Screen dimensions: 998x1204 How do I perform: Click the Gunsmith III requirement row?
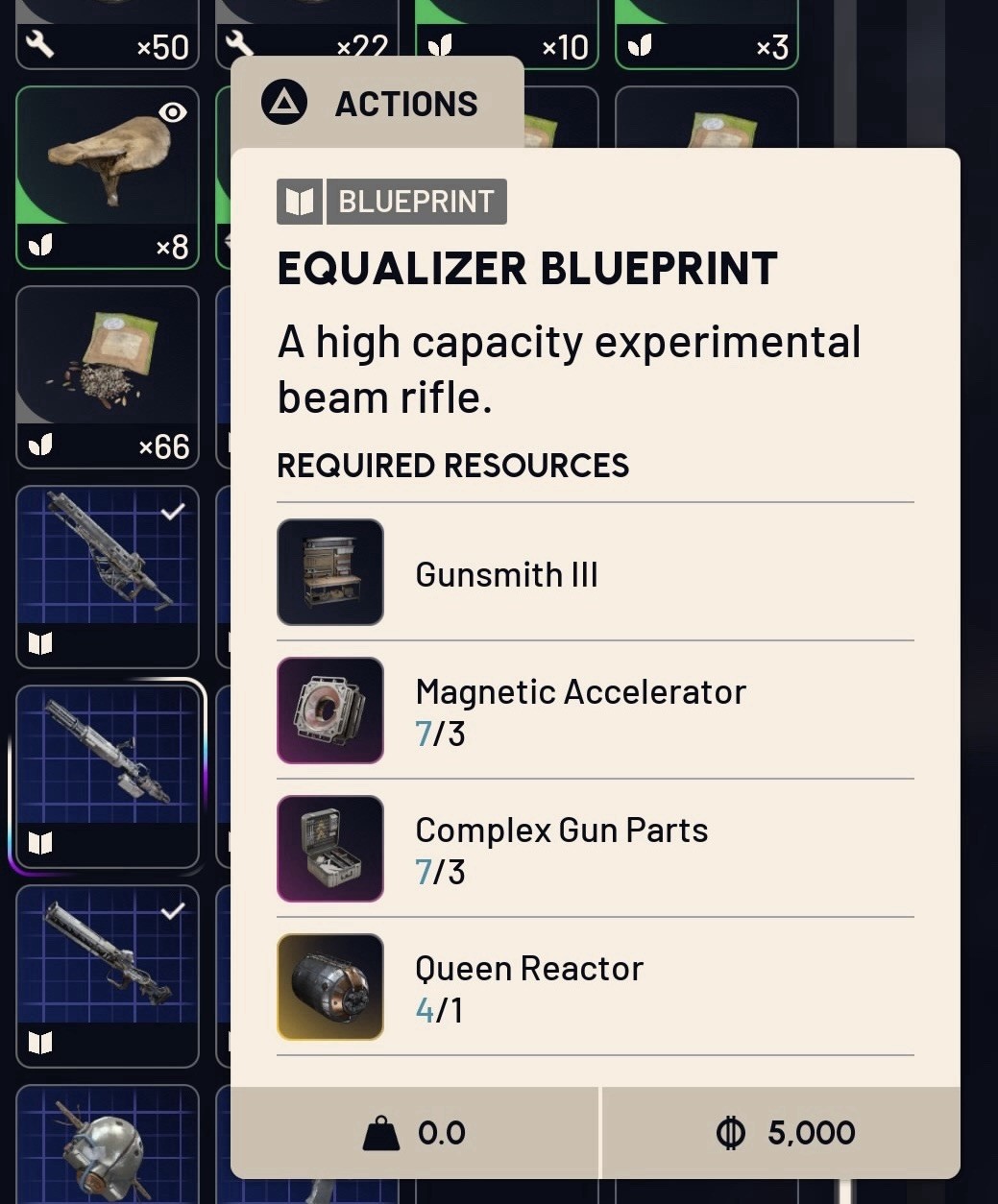pos(595,573)
